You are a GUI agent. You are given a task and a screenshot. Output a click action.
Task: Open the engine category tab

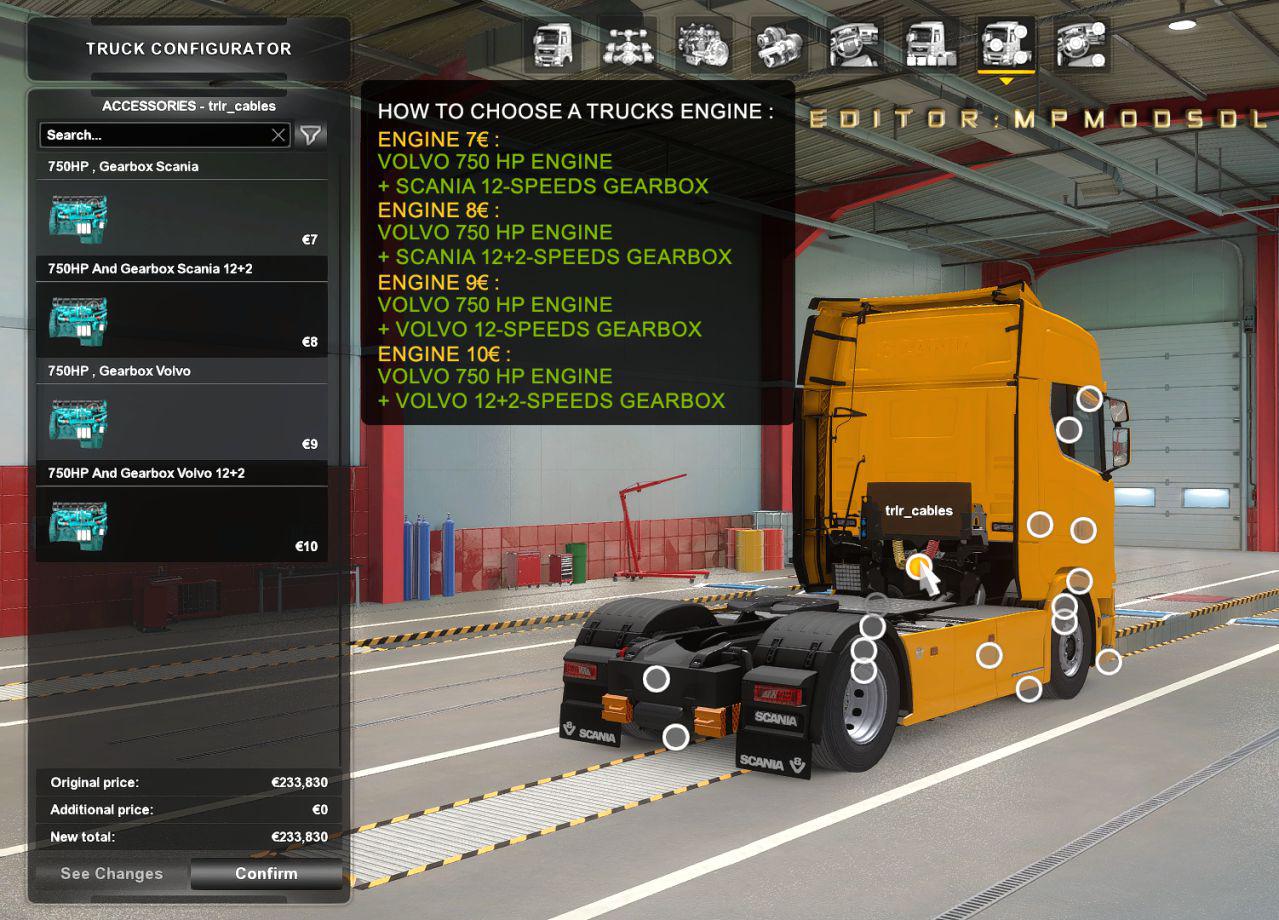[703, 45]
